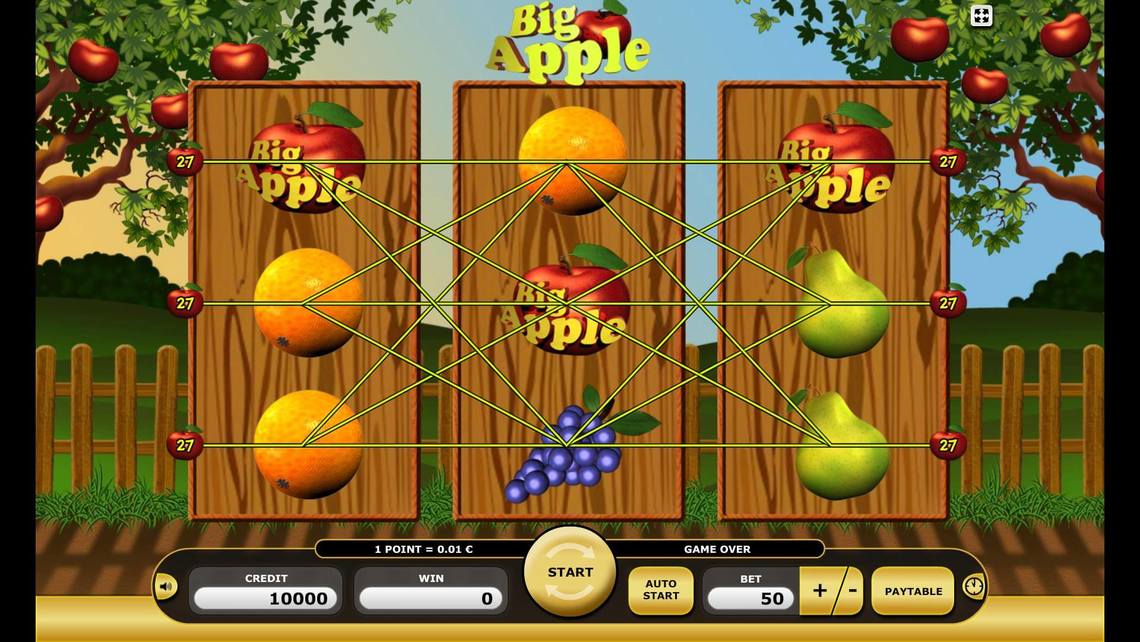Screen dimensions: 1140x642
Task: Toggle the sound with the speaker icon
Action: coord(166,587)
